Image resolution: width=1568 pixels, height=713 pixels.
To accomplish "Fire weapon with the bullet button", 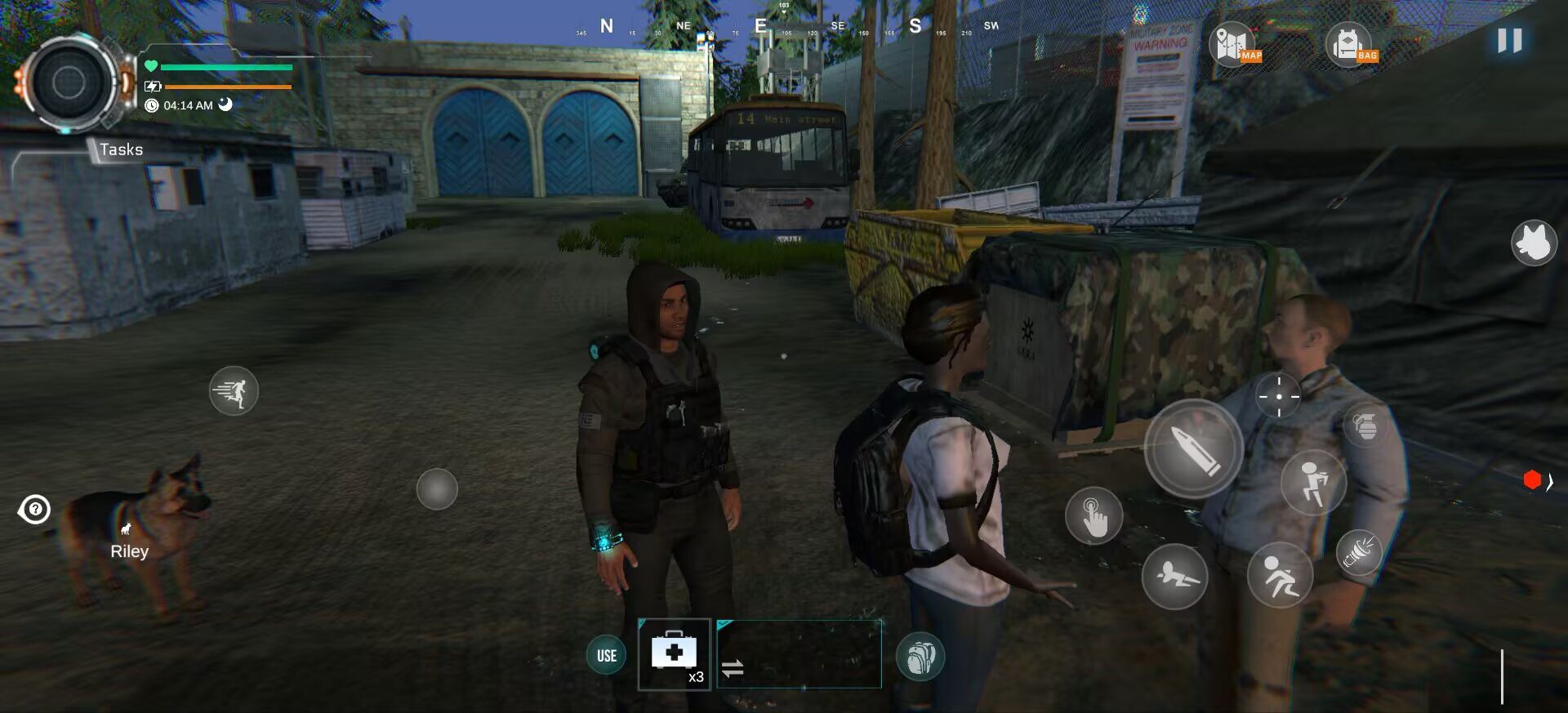I will point(1193,448).
